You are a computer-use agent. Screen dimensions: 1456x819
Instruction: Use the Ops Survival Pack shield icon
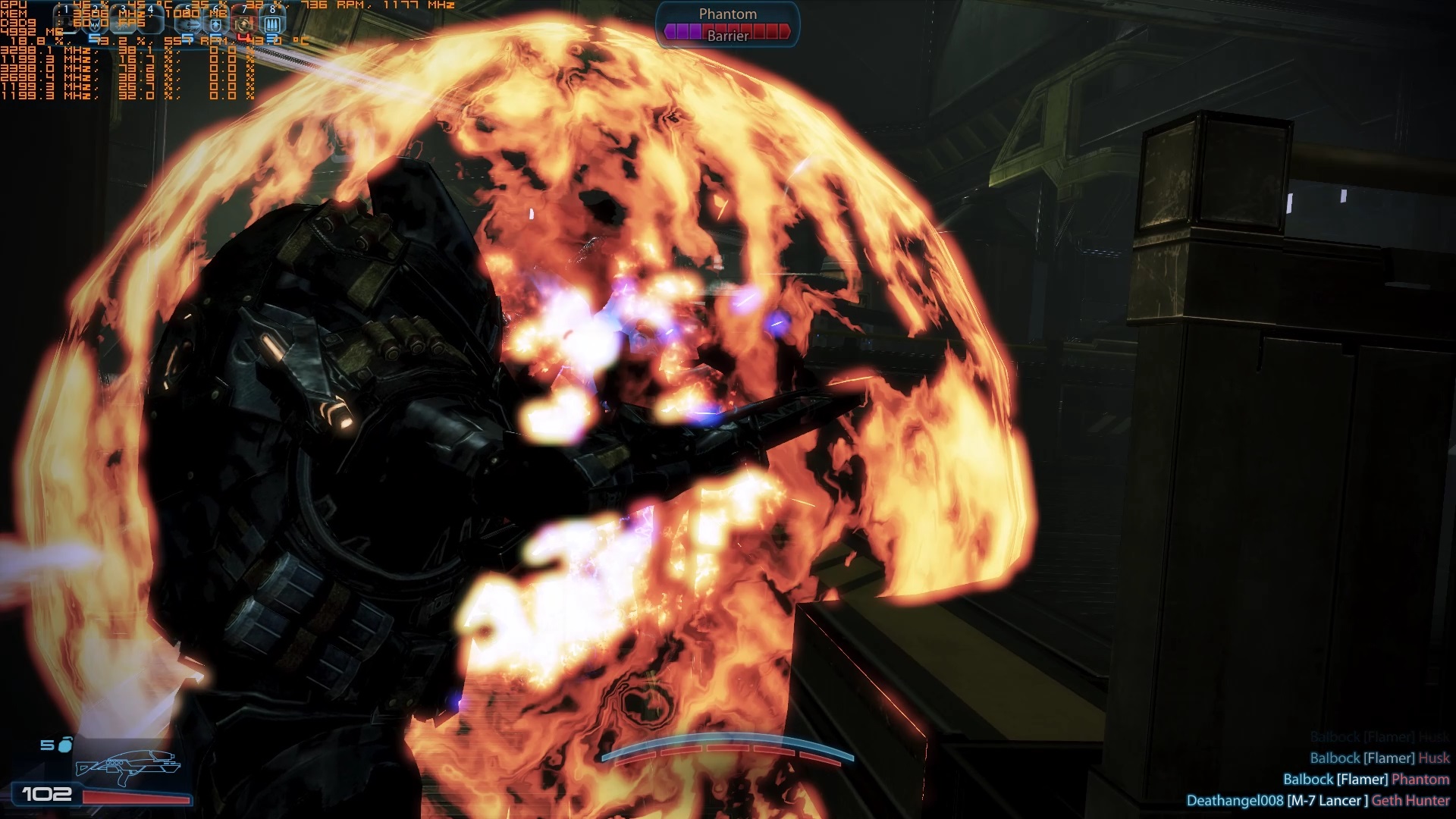[215, 23]
